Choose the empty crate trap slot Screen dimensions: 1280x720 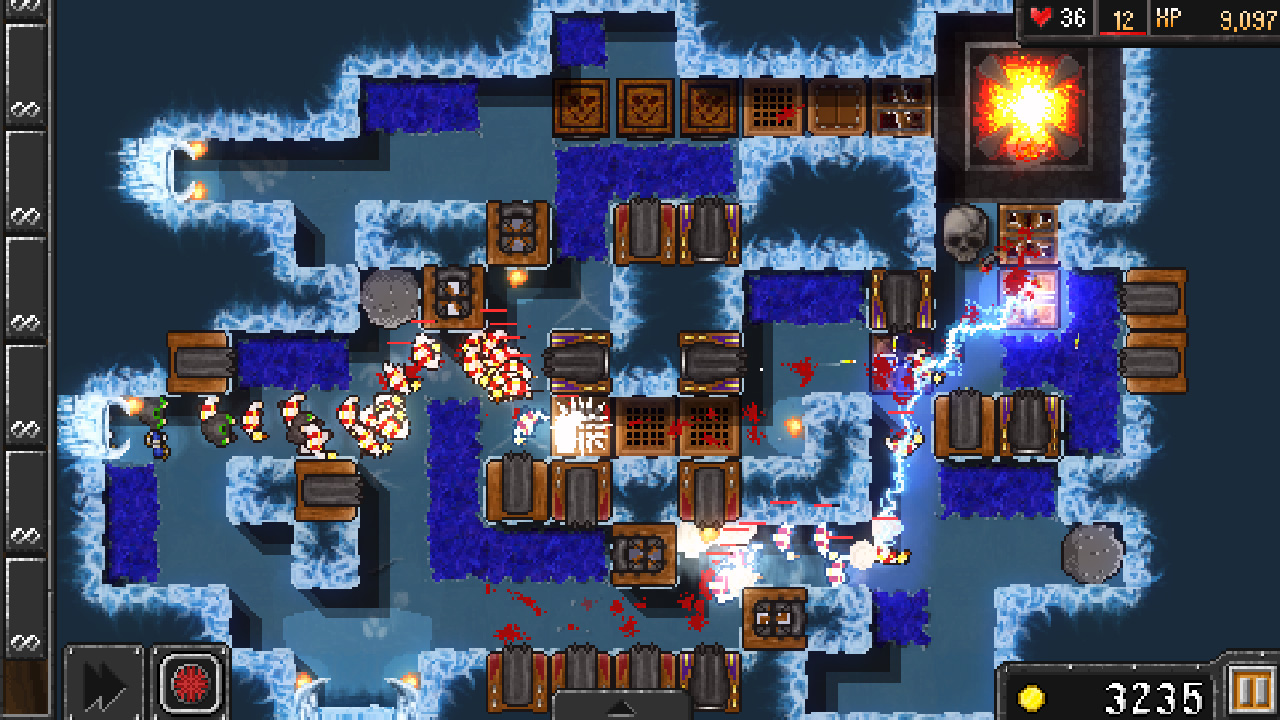tap(835, 105)
